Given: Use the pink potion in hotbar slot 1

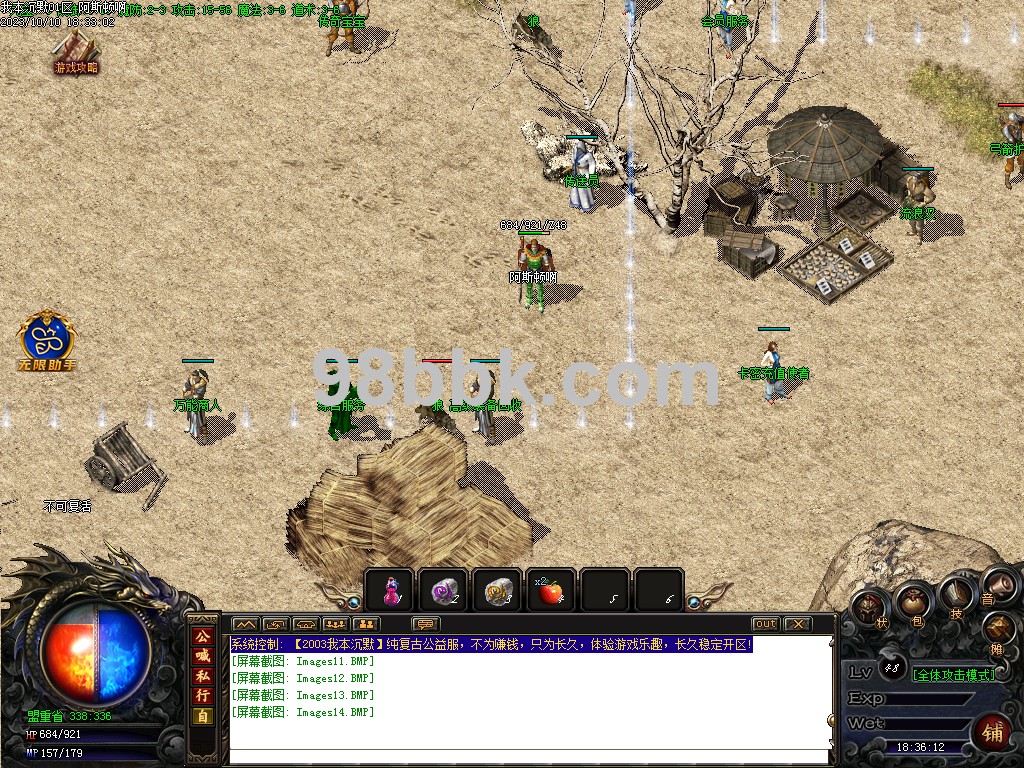Looking at the screenshot, I should 391,591.
